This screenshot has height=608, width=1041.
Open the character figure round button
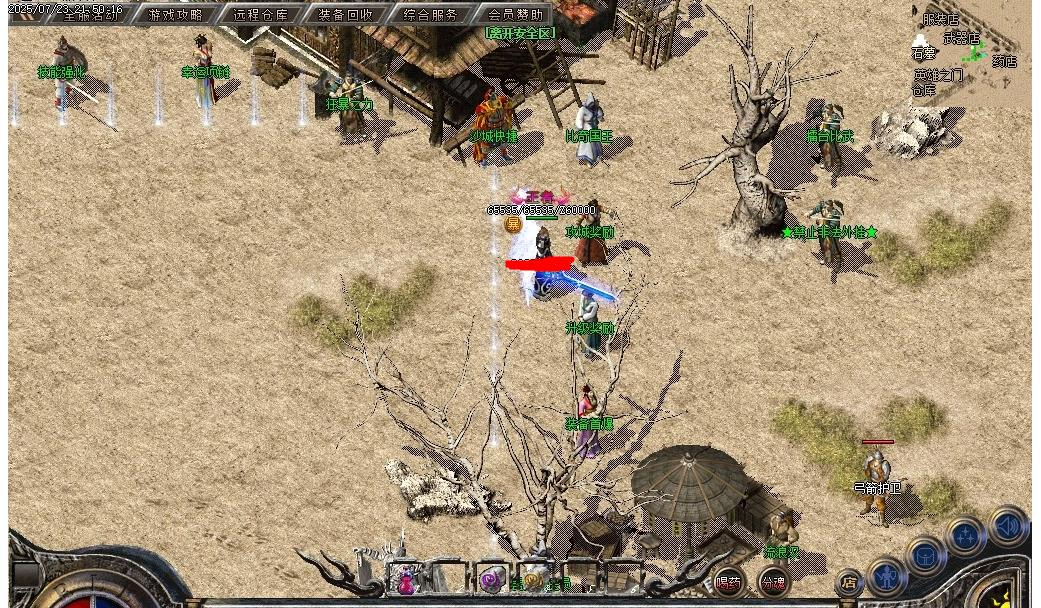click(886, 575)
